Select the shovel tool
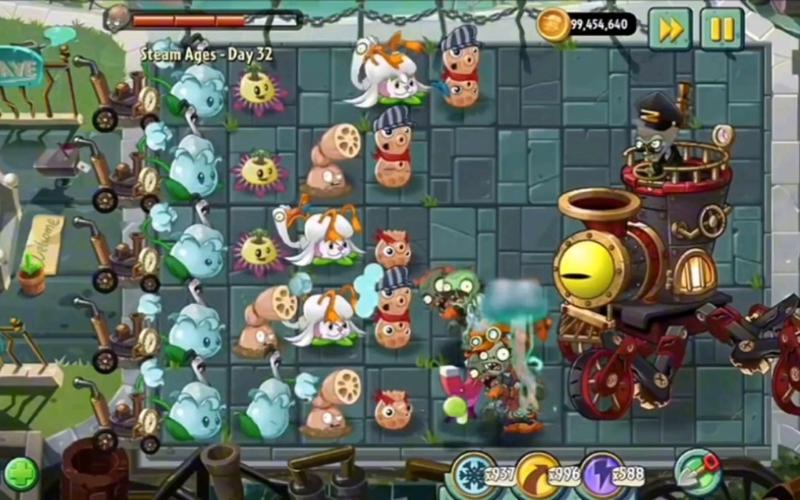The height and width of the screenshot is (500, 800). coord(697,472)
